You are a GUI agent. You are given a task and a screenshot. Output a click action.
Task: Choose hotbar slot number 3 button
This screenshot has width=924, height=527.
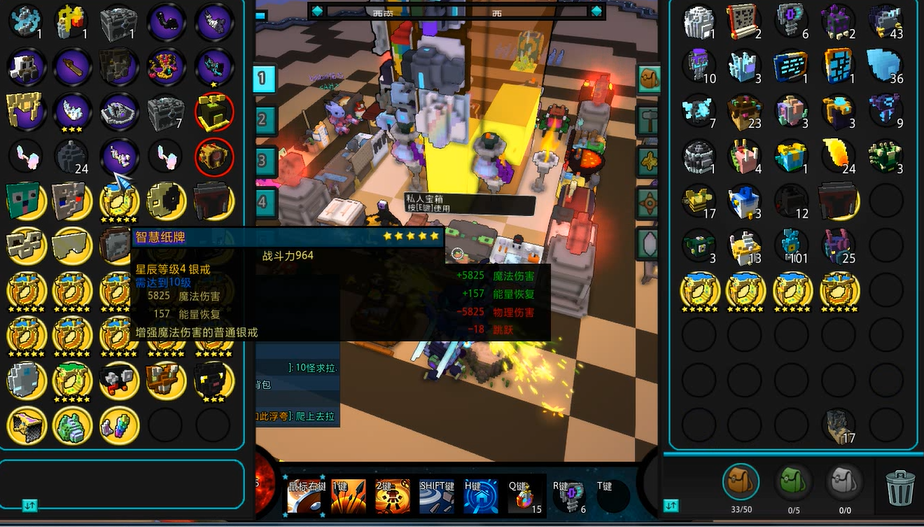tap(264, 160)
